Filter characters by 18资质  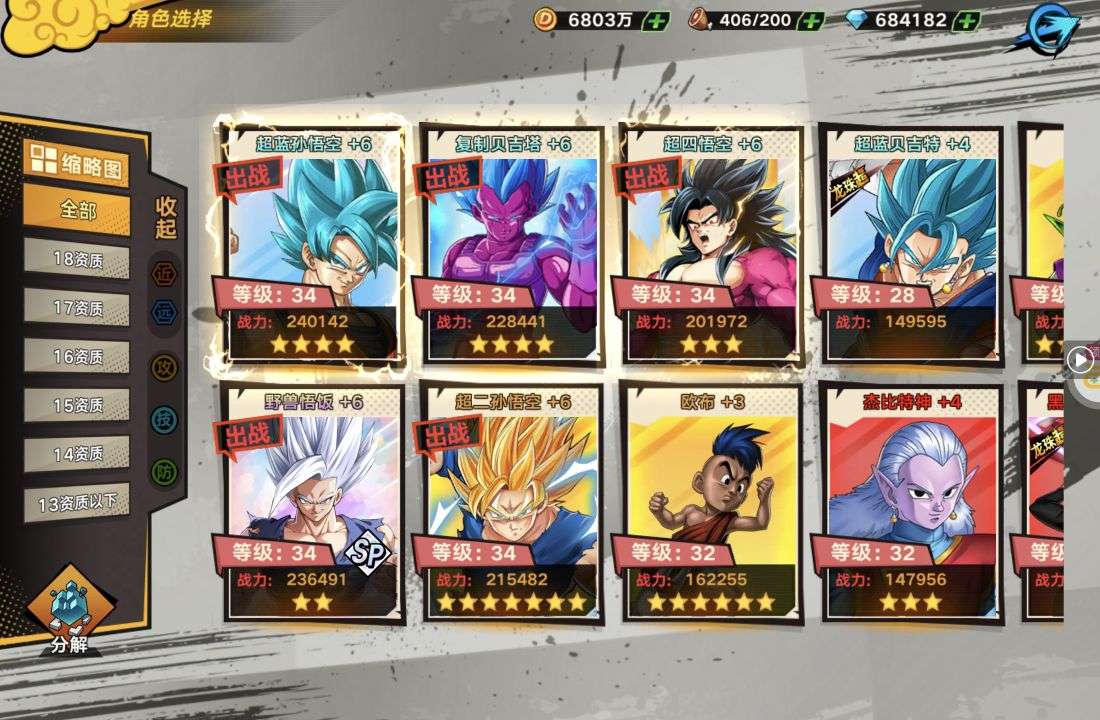(x=77, y=260)
